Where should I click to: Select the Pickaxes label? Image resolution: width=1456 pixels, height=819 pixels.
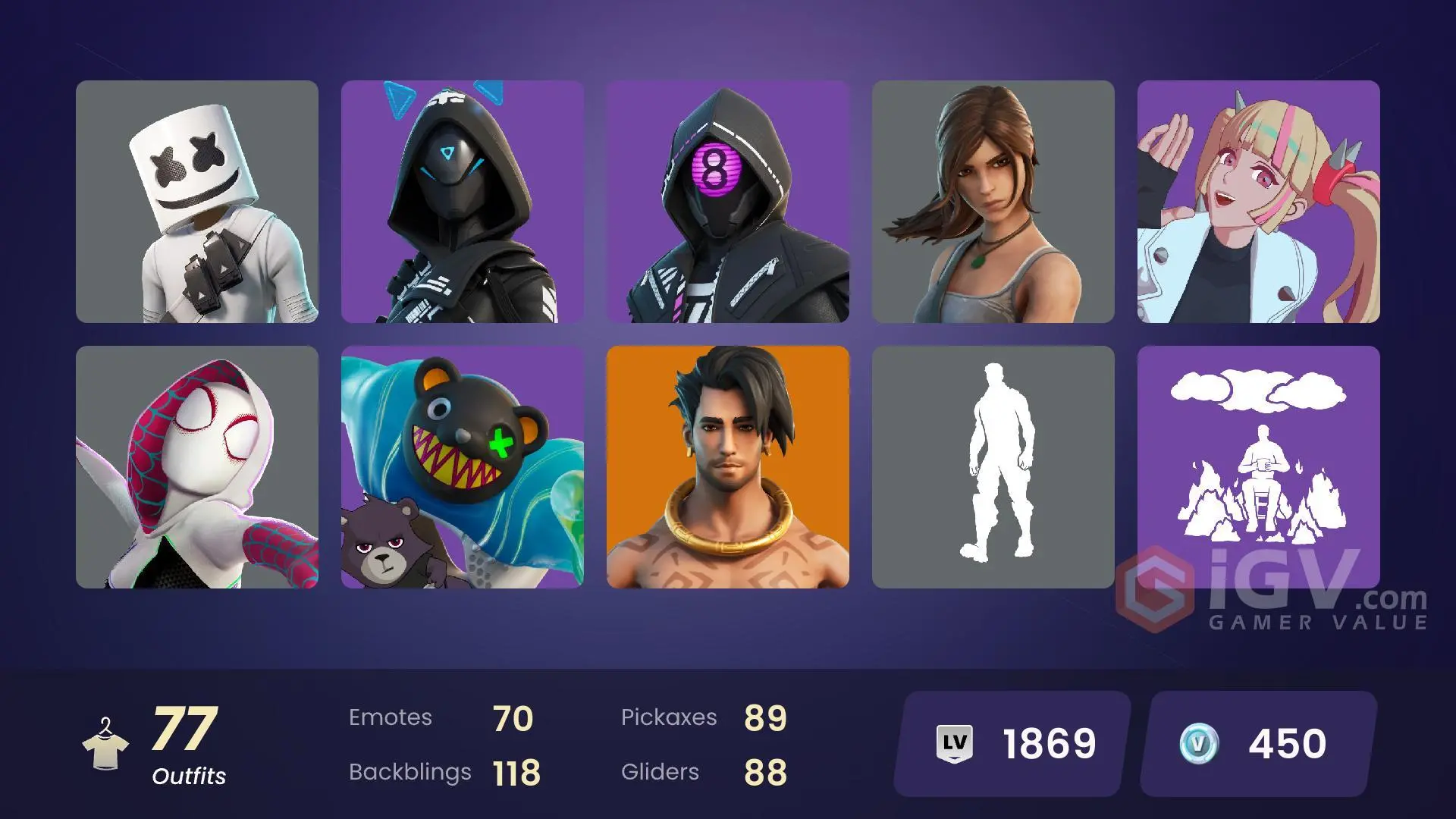coord(670,717)
